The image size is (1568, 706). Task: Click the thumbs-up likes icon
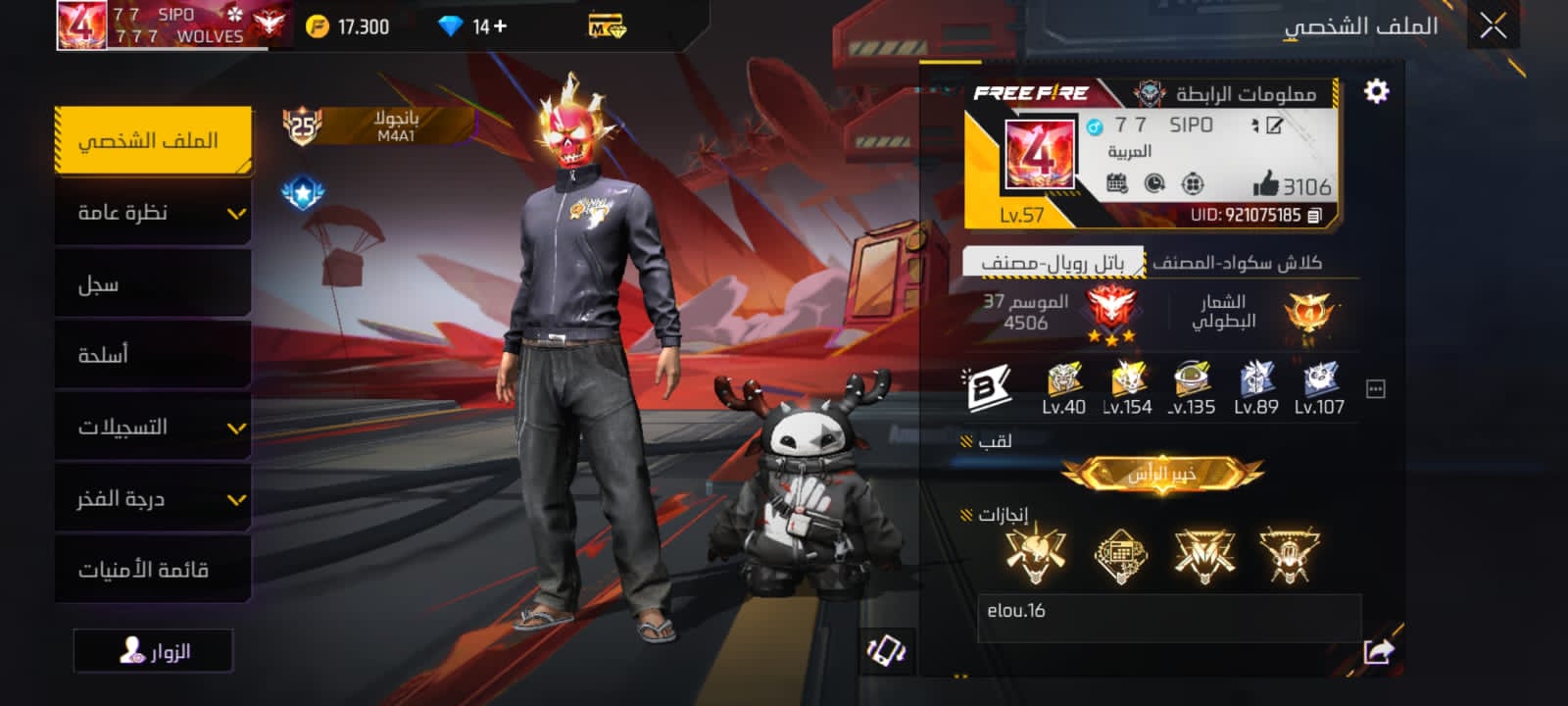coord(1266,183)
